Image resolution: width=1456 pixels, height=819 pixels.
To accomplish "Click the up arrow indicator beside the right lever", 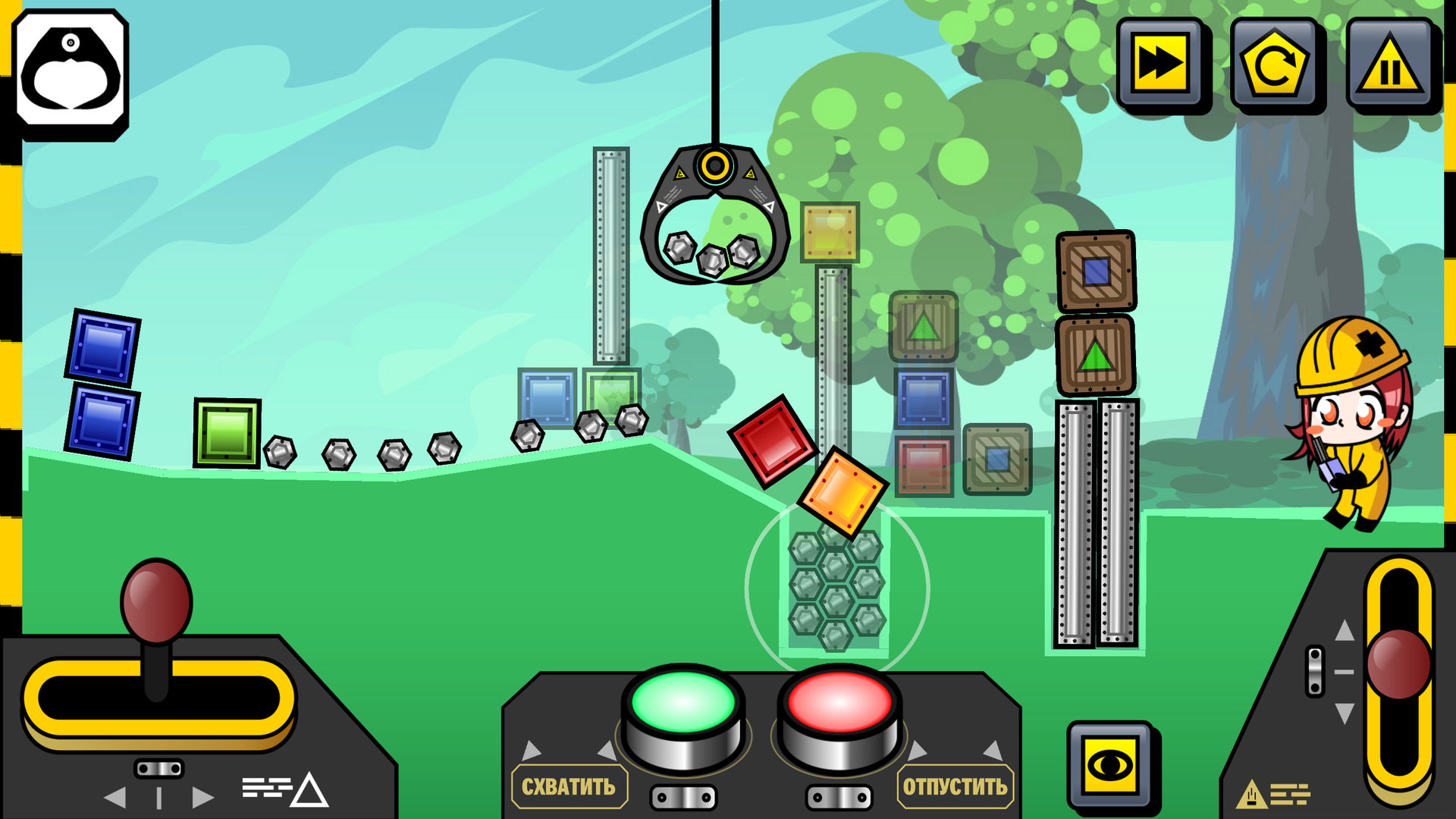I will tap(1345, 630).
